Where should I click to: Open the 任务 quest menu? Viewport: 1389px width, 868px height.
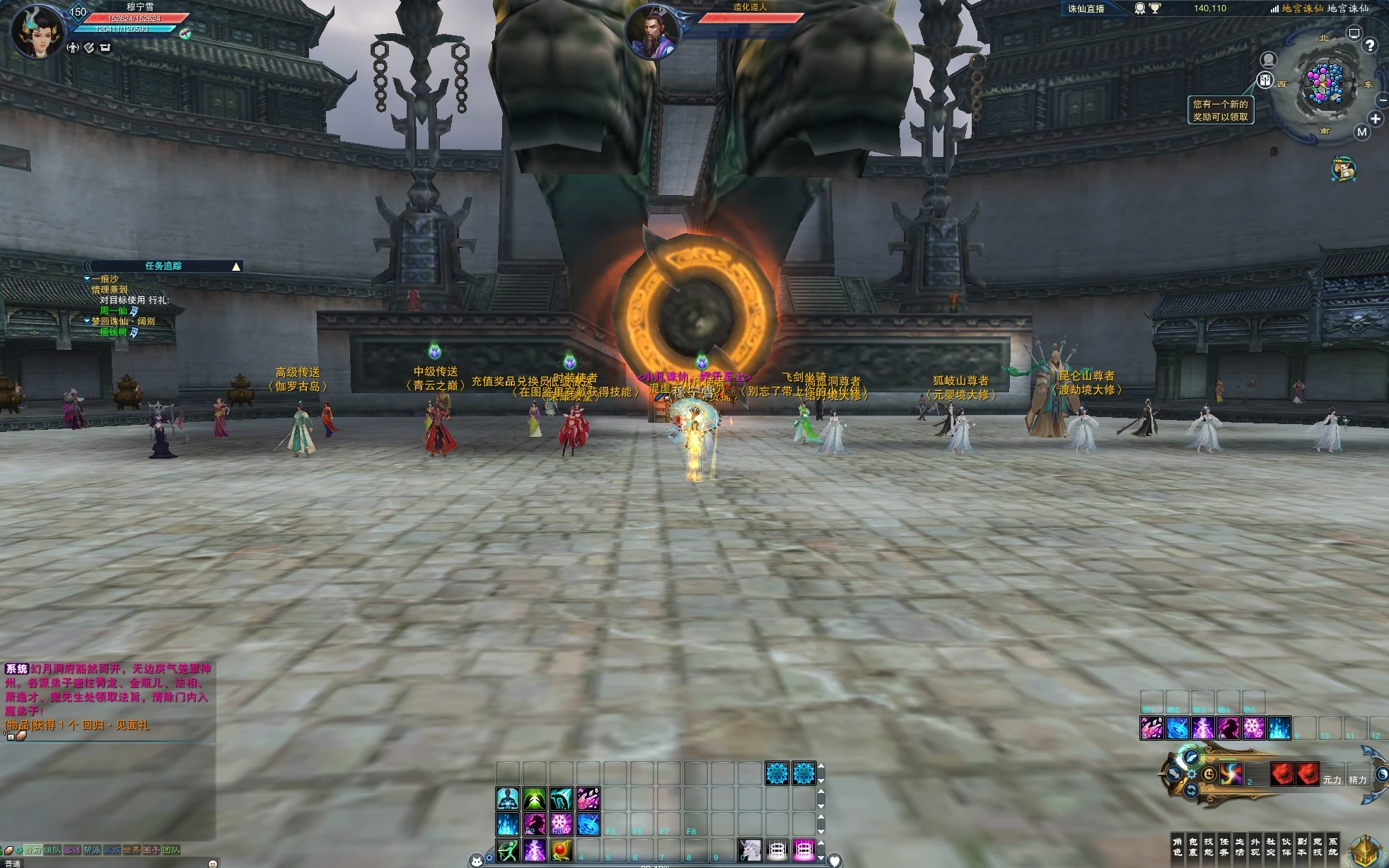[1224, 846]
